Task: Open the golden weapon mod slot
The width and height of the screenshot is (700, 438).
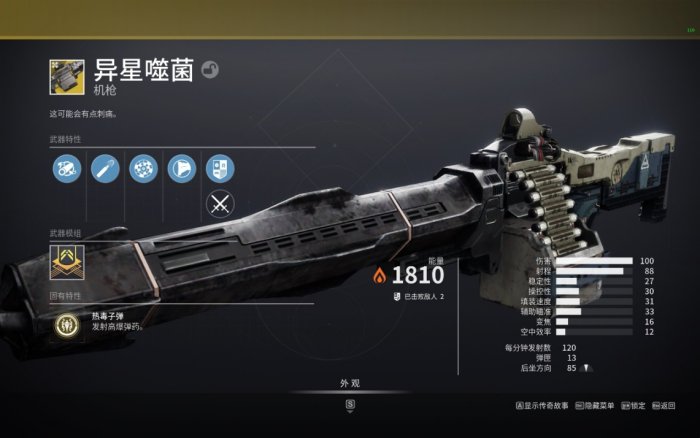Action: (67, 264)
